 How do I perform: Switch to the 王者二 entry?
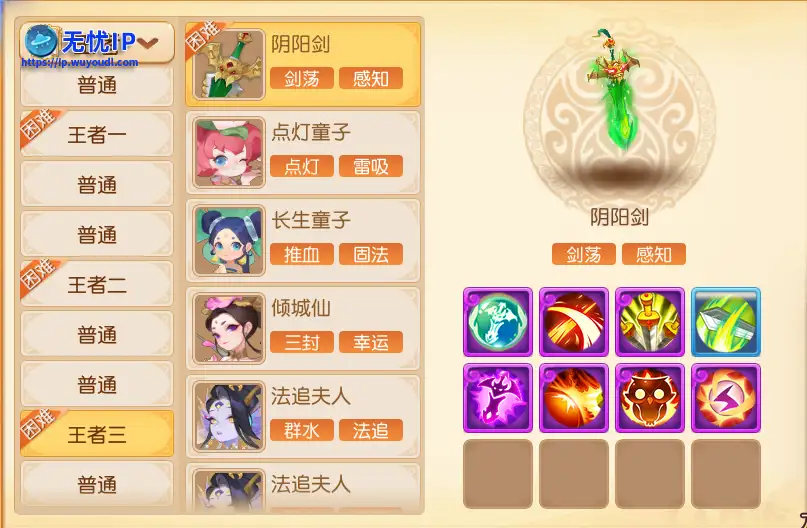(x=97, y=285)
